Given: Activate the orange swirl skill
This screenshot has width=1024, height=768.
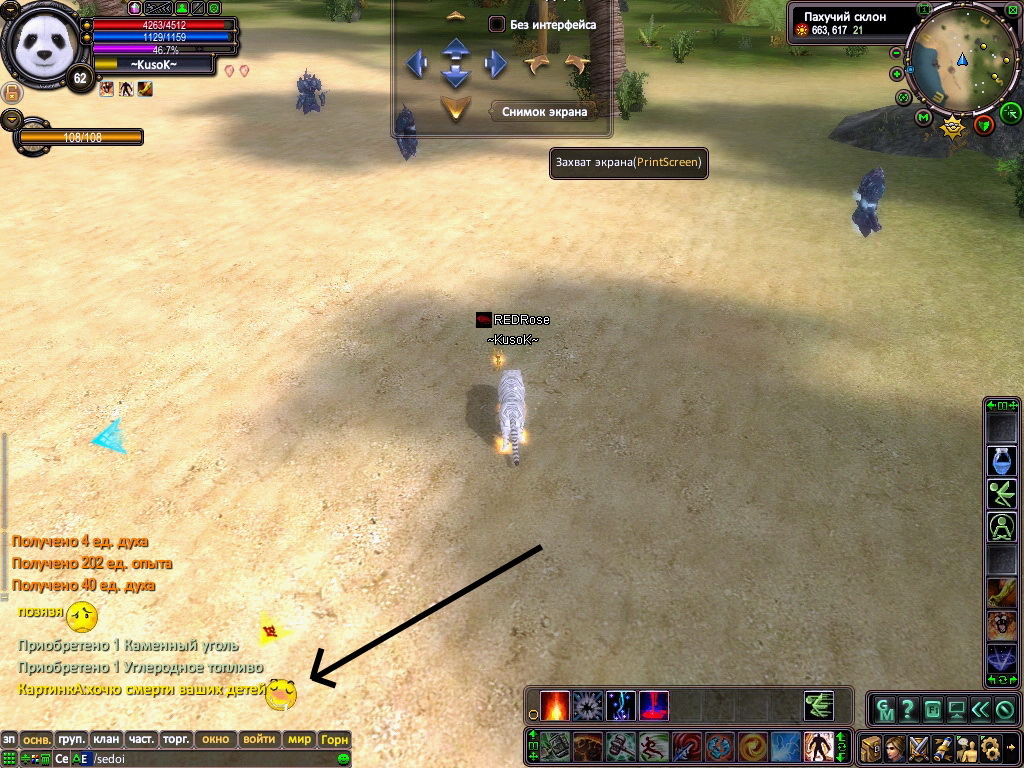Looking at the screenshot, I should coord(752,747).
